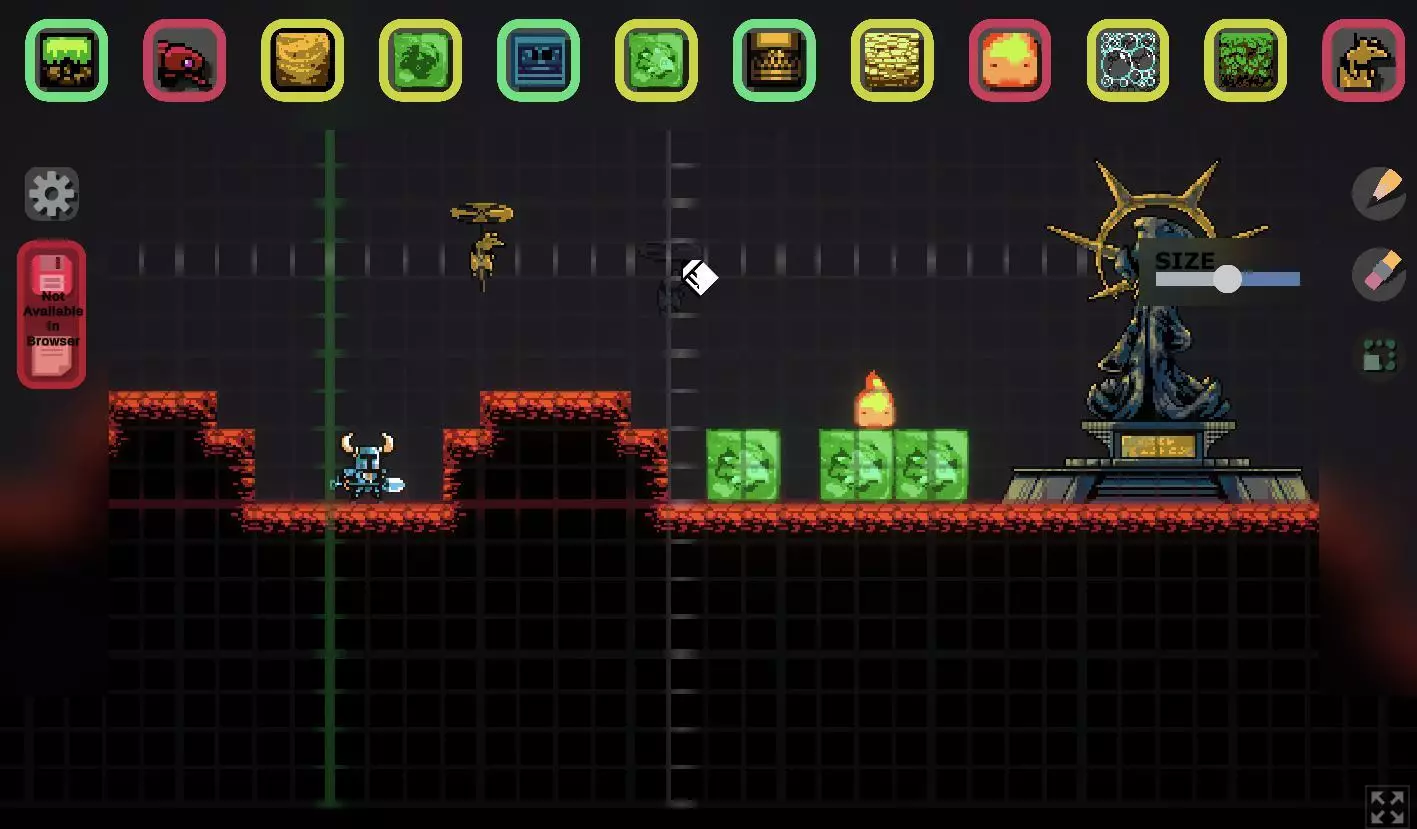Select the rectangle selection tool
The width and height of the screenshot is (1417, 829).
[1380, 354]
